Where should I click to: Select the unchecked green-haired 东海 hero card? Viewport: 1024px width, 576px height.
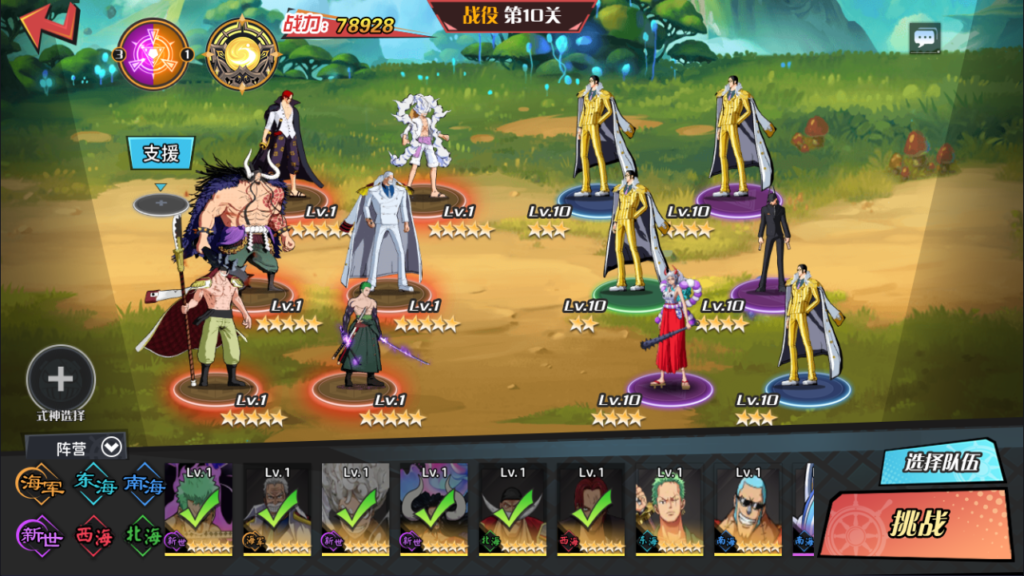669,509
